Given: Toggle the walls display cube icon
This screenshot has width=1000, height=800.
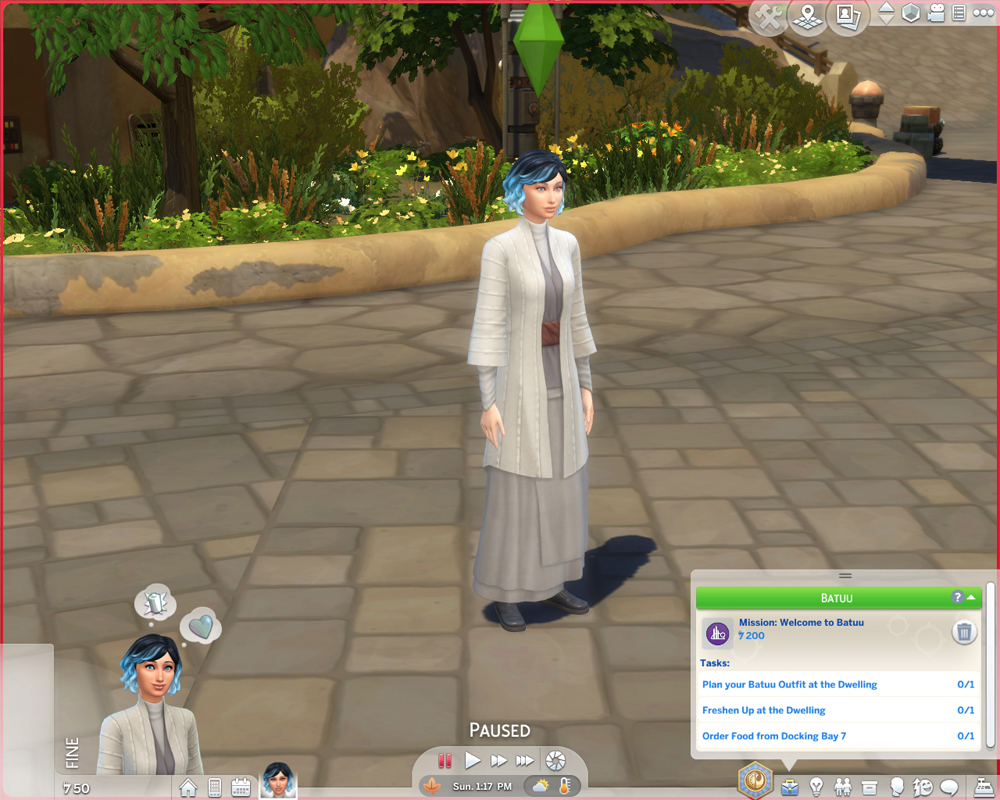Looking at the screenshot, I should (911, 14).
